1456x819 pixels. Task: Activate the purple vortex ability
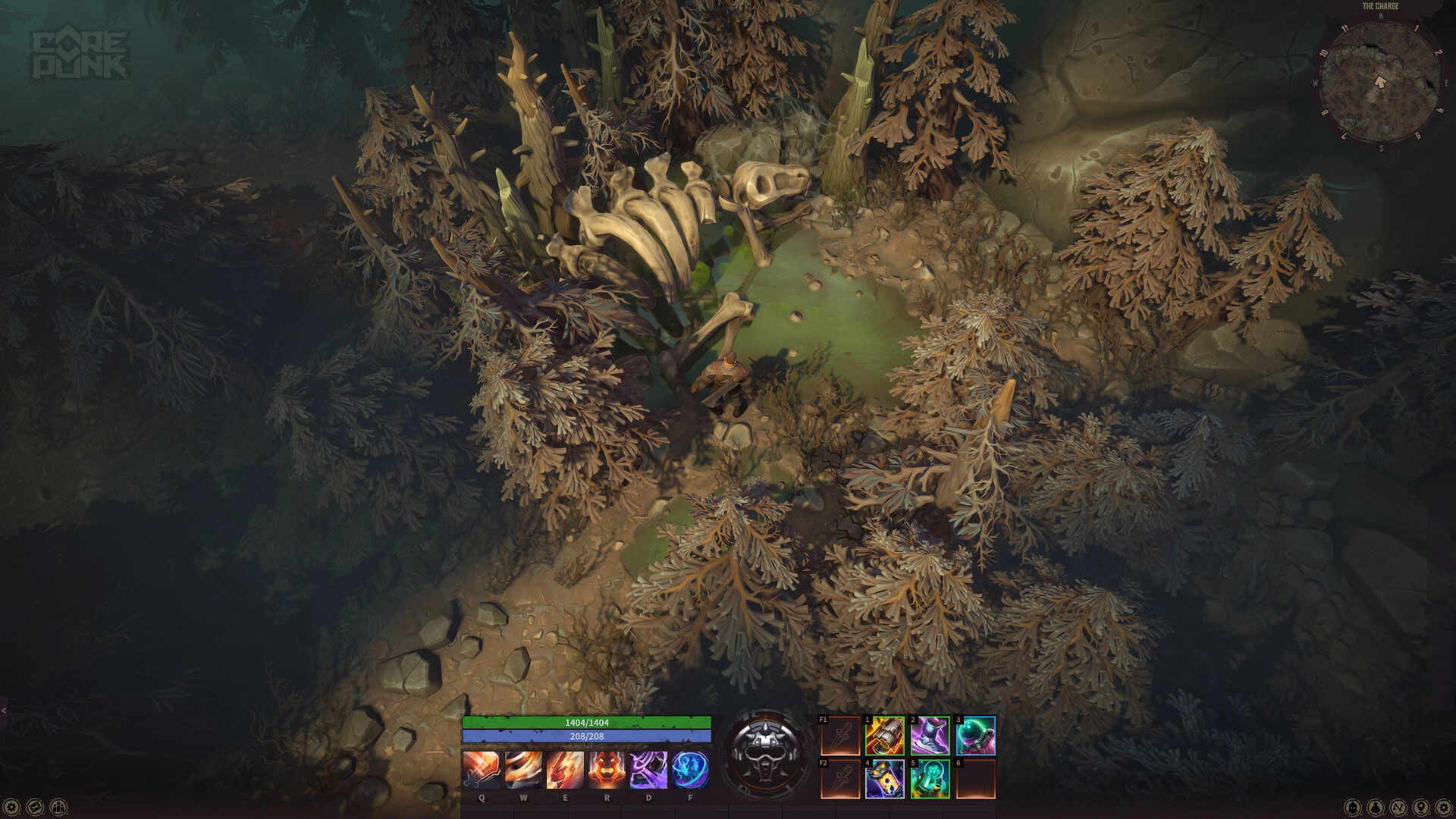point(648,770)
